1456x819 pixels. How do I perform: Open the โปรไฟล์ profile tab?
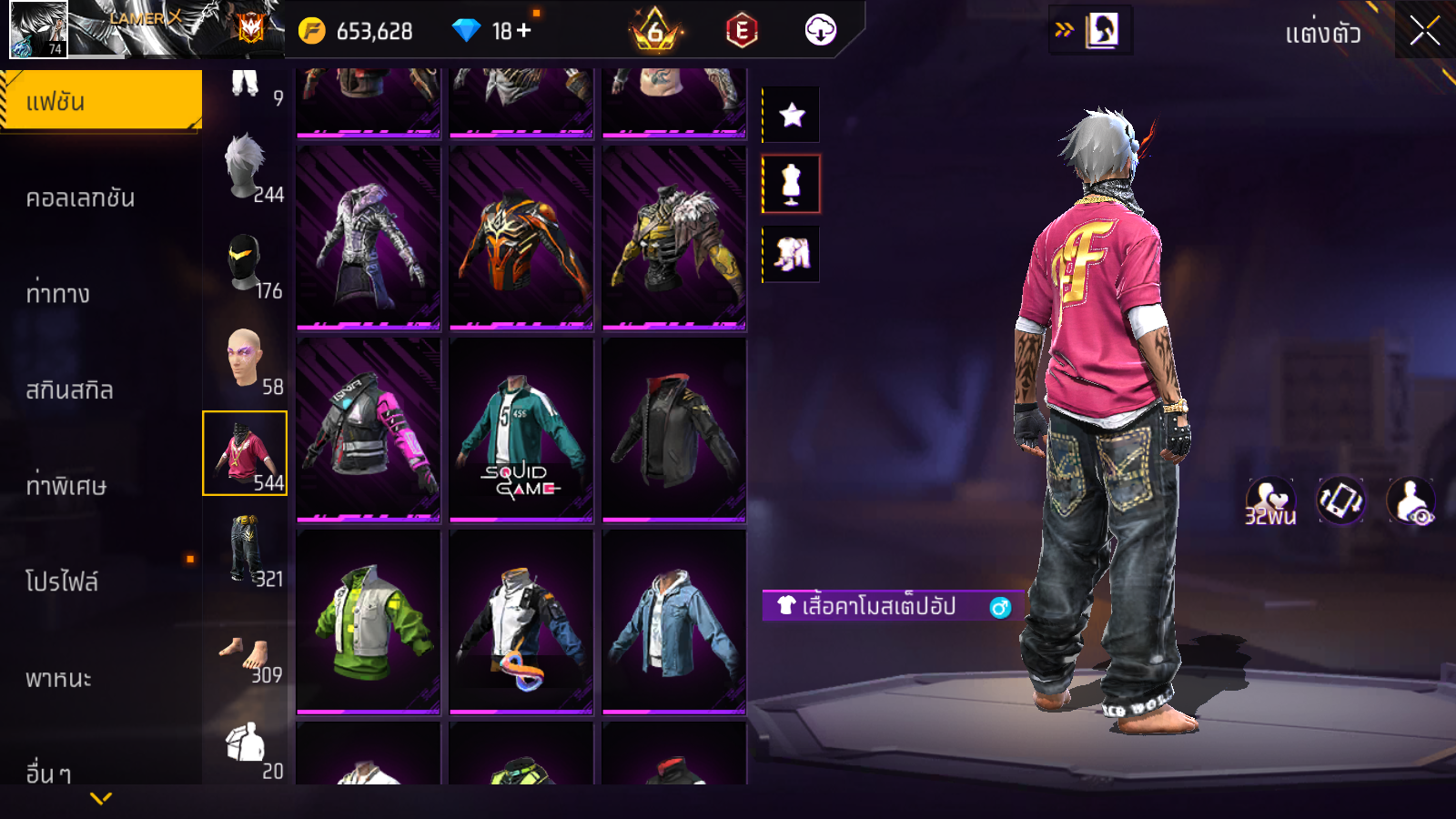pyautogui.click(x=62, y=582)
